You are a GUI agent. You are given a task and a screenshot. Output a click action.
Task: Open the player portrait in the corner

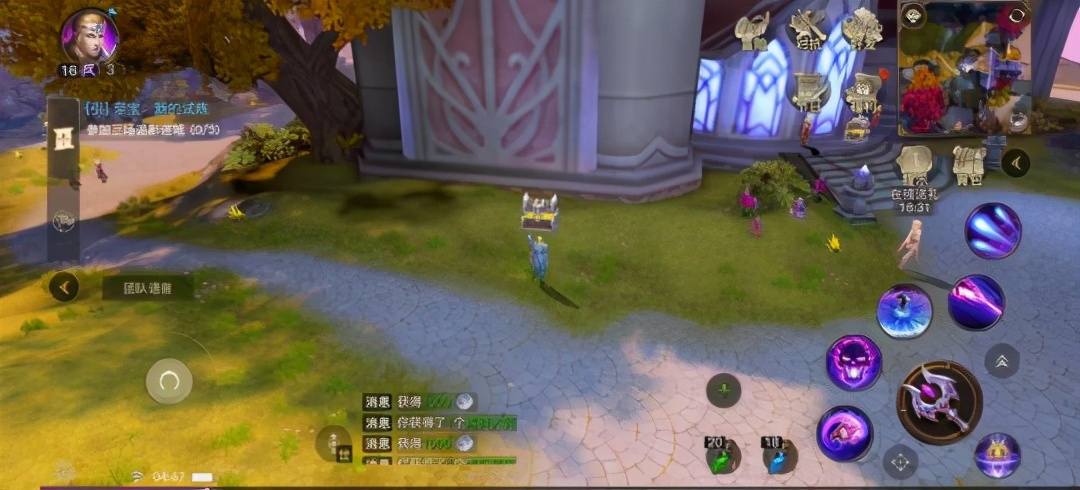click(x=89, y=38)
